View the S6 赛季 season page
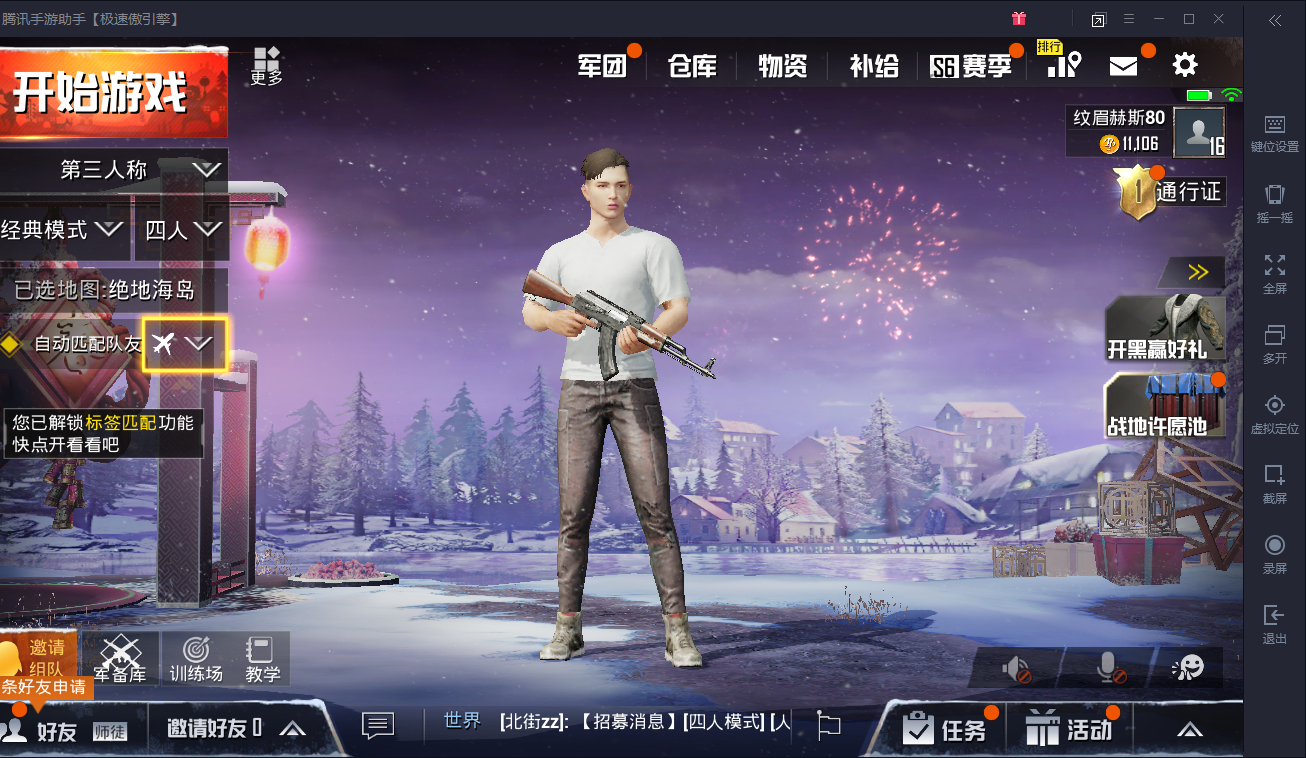 [971, 66]
